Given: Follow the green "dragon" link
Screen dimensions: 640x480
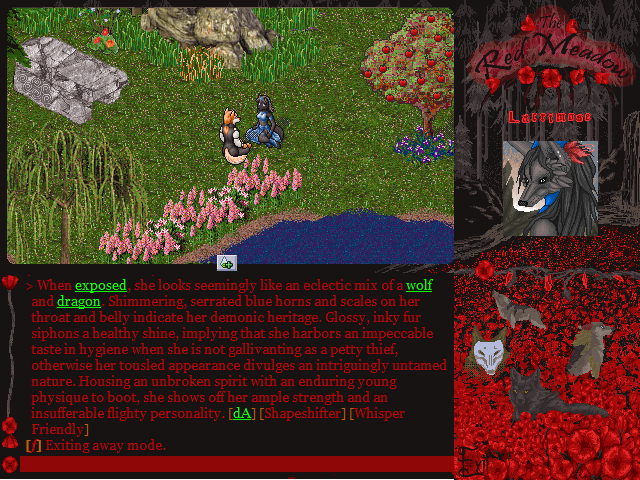Looking at the screenshot, I should (78, 301).
